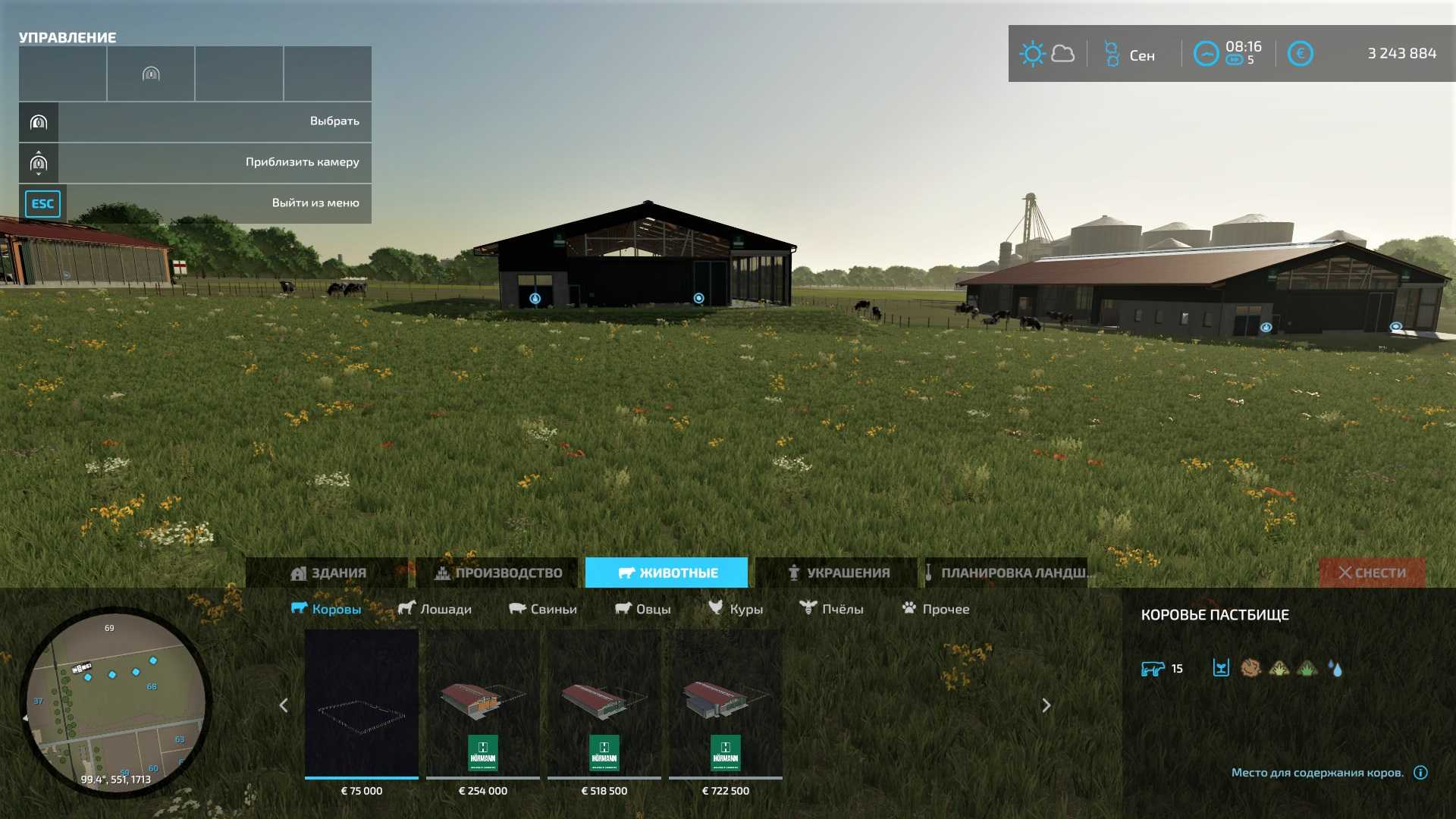
Task: Choose the Лошади subcategory
Action: tap(435, 609)
